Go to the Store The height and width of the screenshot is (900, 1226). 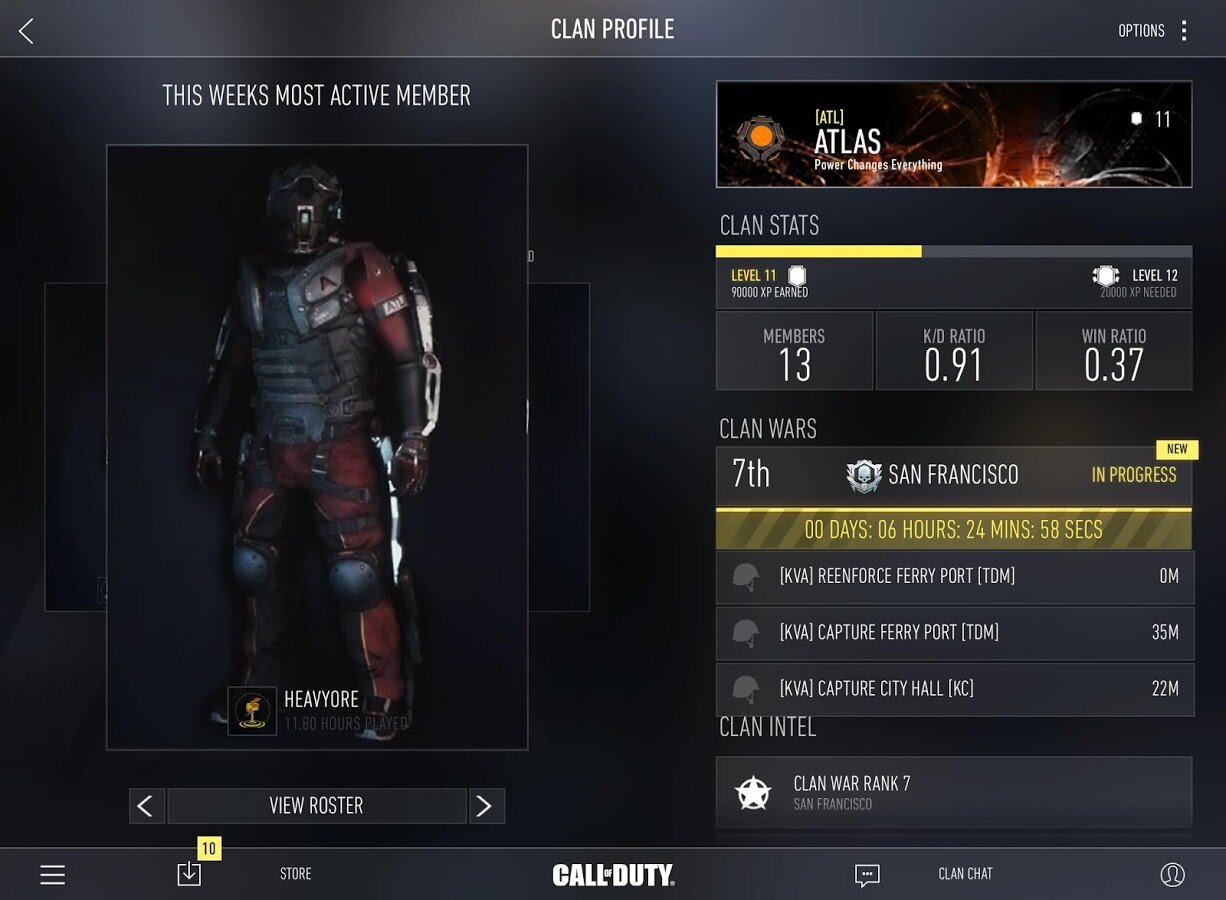[x=296, y=874]
